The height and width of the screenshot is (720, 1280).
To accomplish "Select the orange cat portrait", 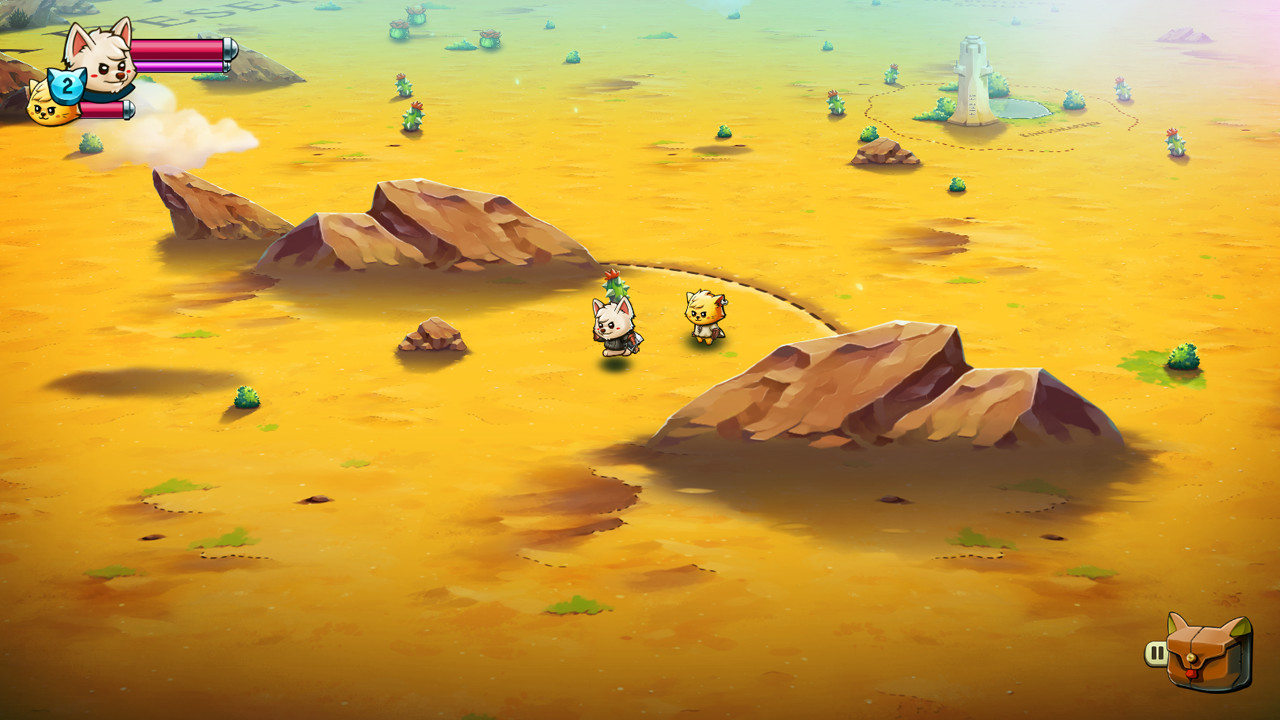I will (x=47, y=113).
